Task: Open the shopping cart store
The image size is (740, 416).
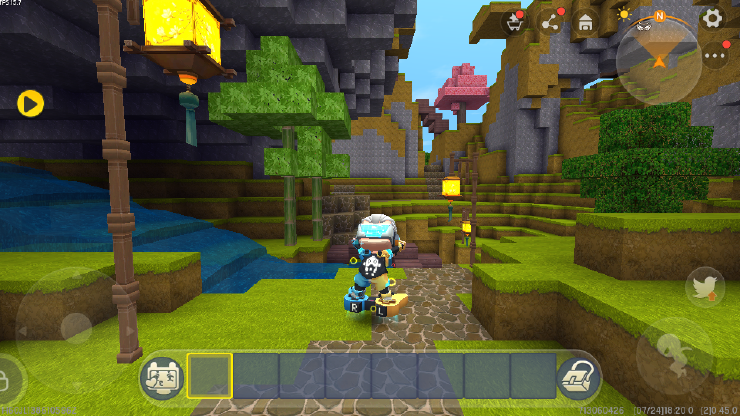Action: click(x=516, y=21)
